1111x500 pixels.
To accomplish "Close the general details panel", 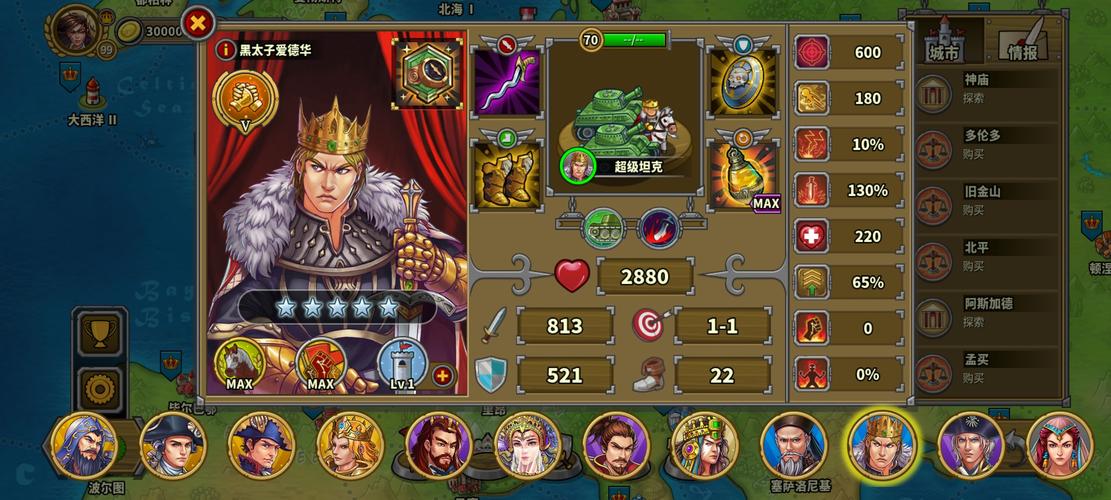I will [198, 23].
